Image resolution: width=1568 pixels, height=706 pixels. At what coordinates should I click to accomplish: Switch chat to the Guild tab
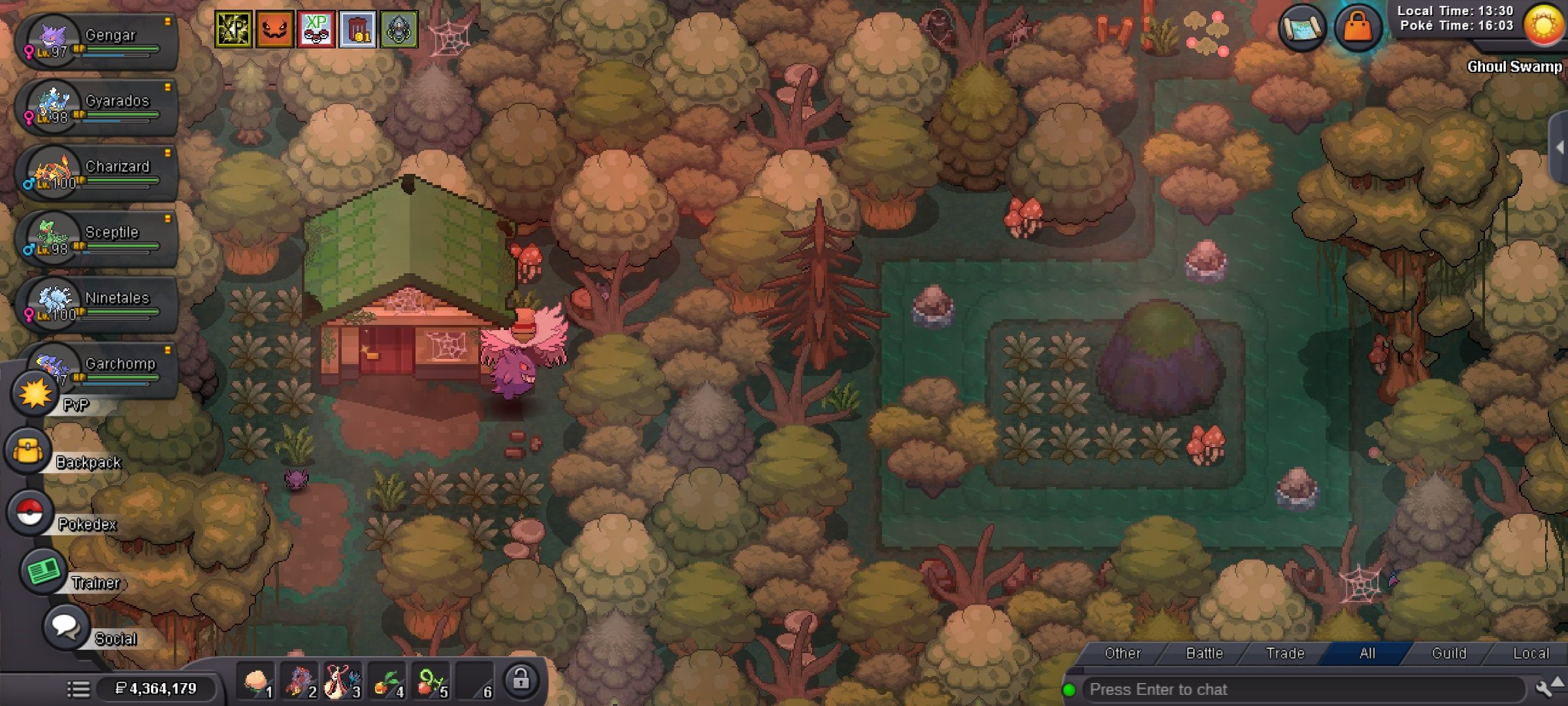pos(1448,653)
